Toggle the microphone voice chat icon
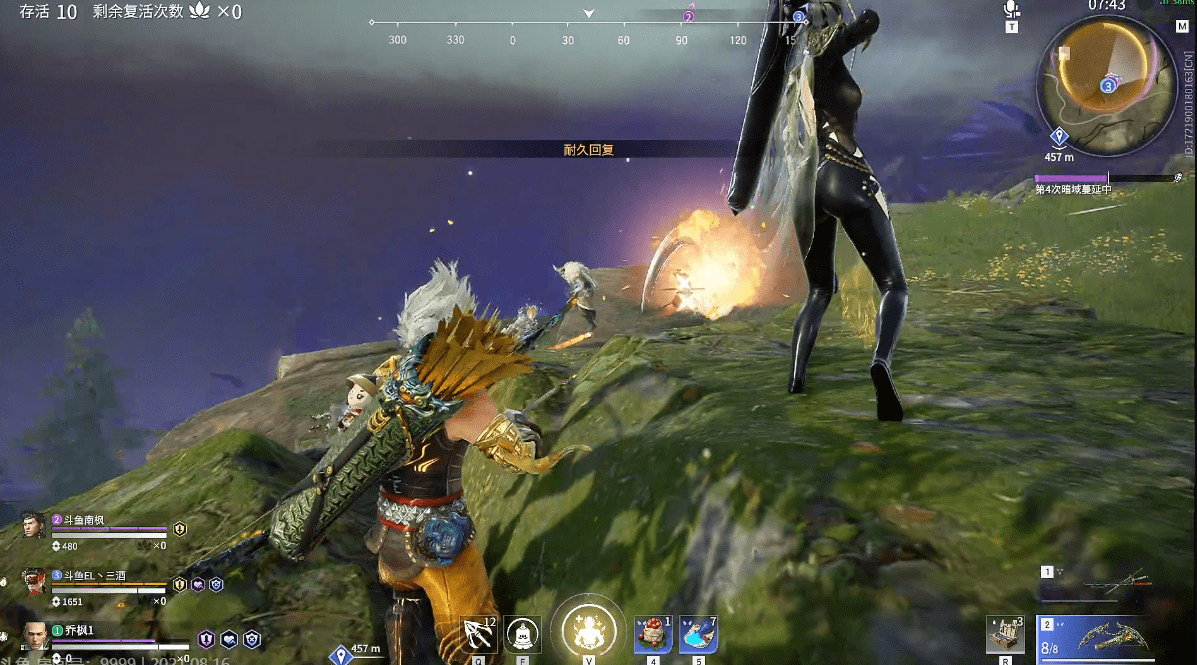The image size is (1197, 665). pyautogui.click(x=1011, y=10)
